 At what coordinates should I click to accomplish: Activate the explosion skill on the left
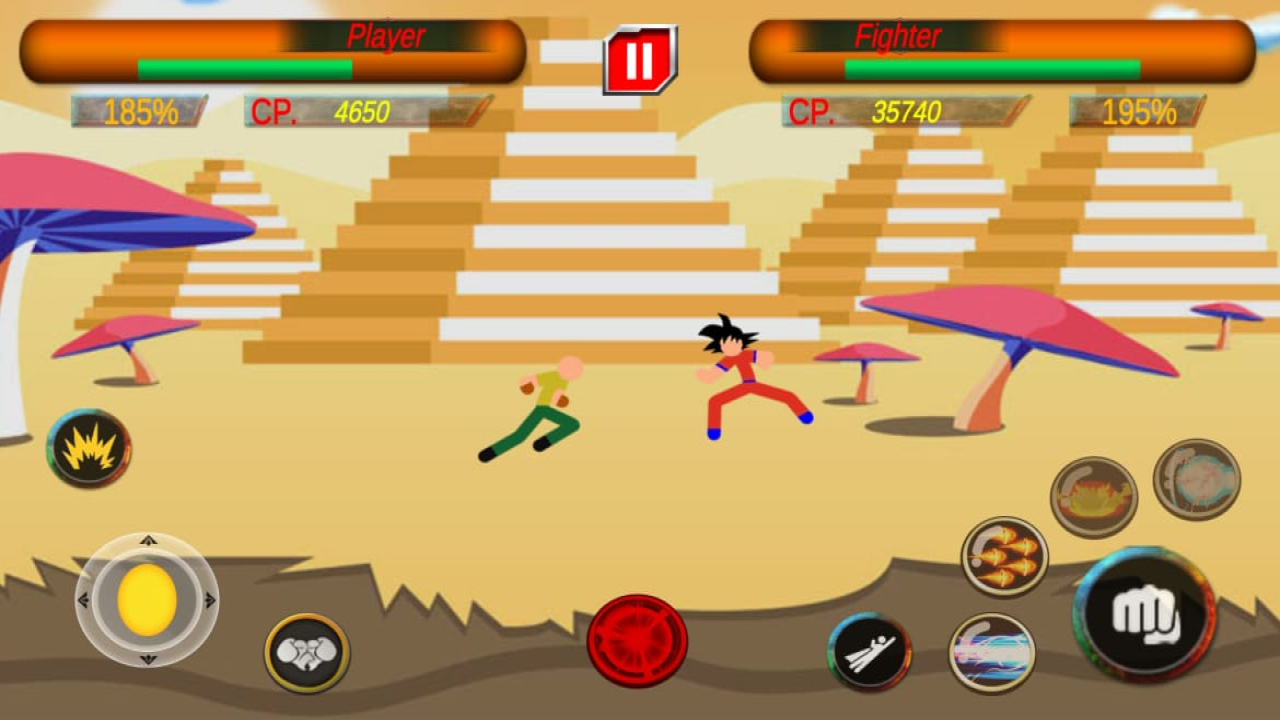click(87, 450)
